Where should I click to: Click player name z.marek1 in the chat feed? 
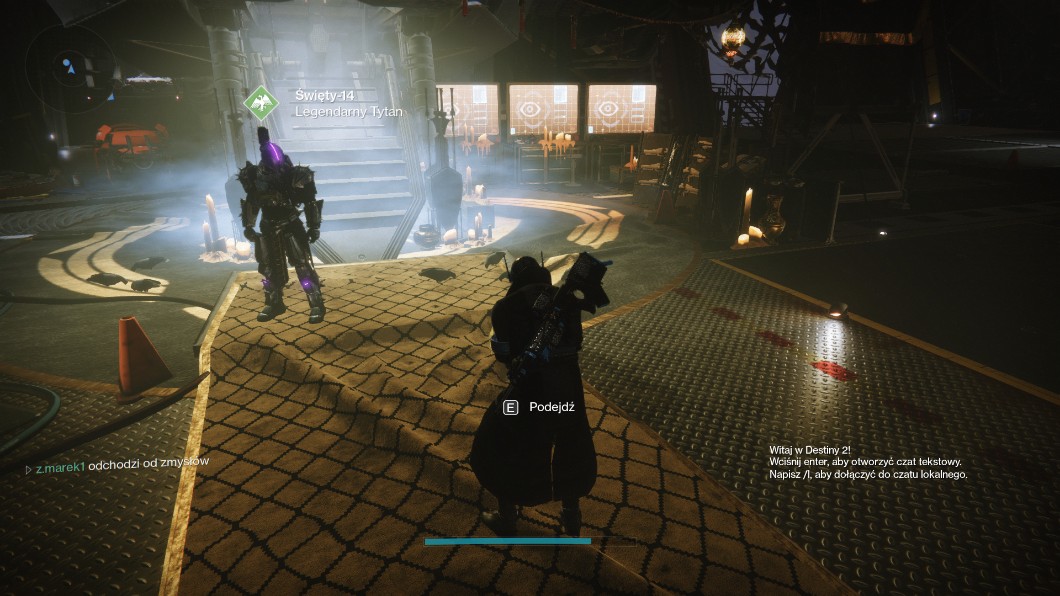click(x=60, y=467)
